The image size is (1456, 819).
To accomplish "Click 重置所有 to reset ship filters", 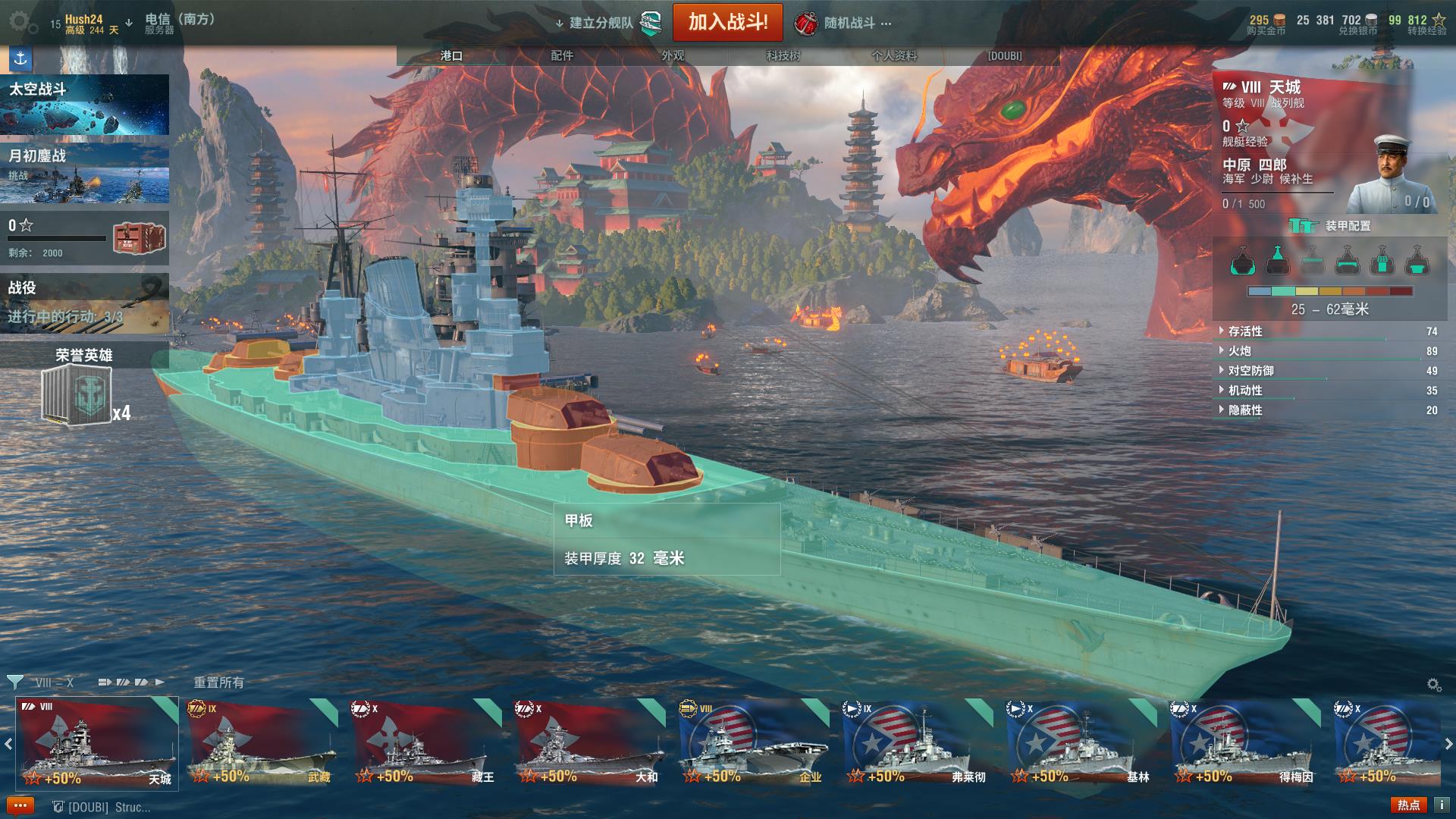I will tap(218, 682).
